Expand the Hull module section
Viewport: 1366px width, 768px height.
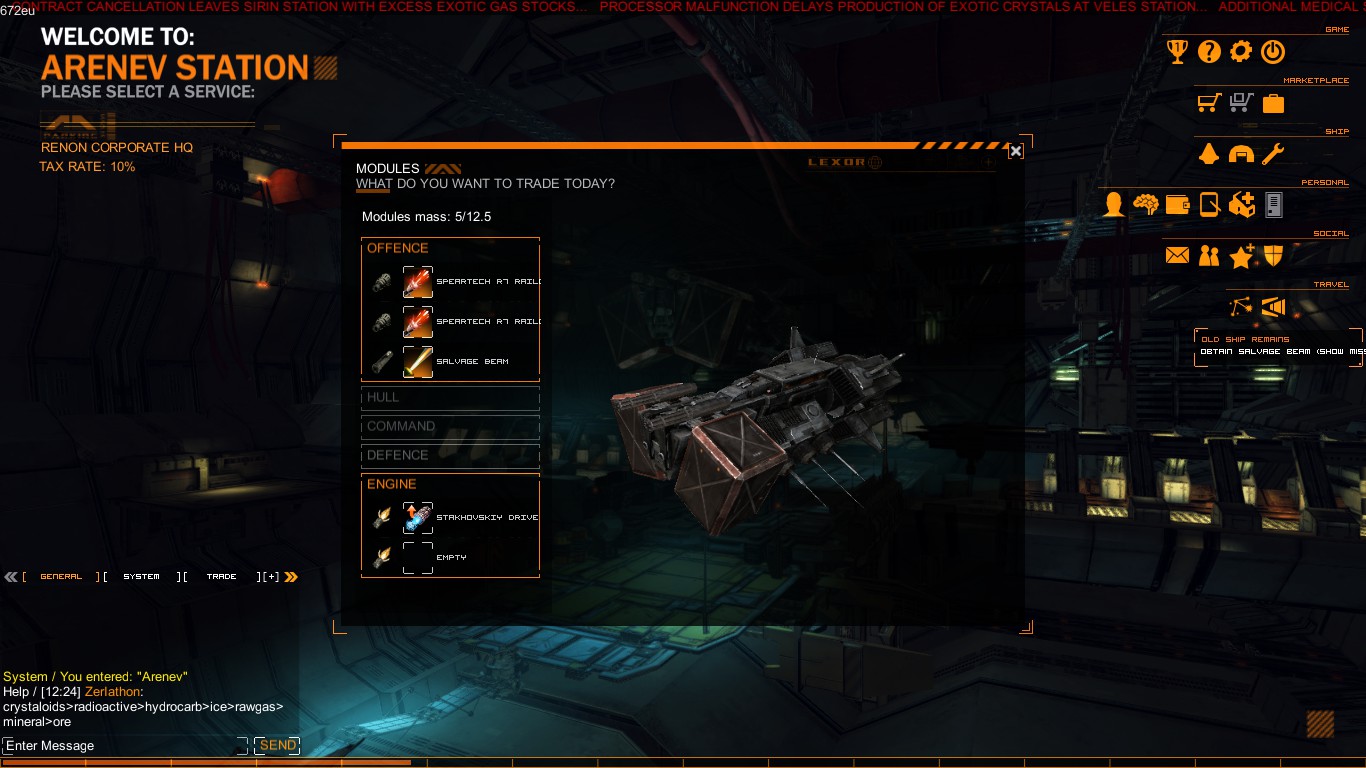coord(450,397)
